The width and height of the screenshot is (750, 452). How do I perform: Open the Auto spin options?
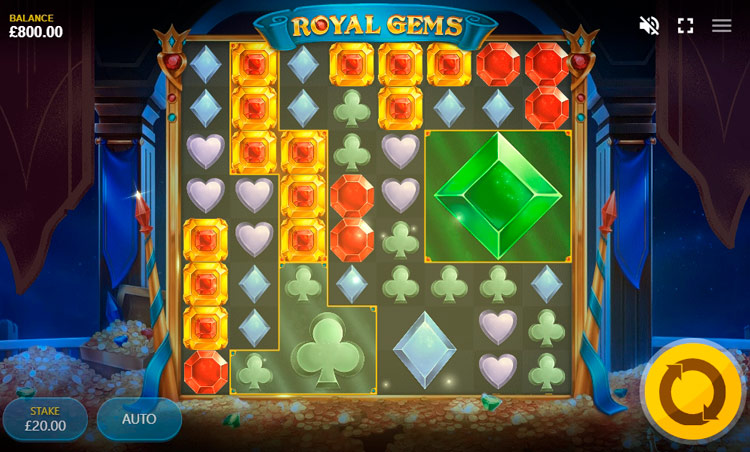coord(139,419)
